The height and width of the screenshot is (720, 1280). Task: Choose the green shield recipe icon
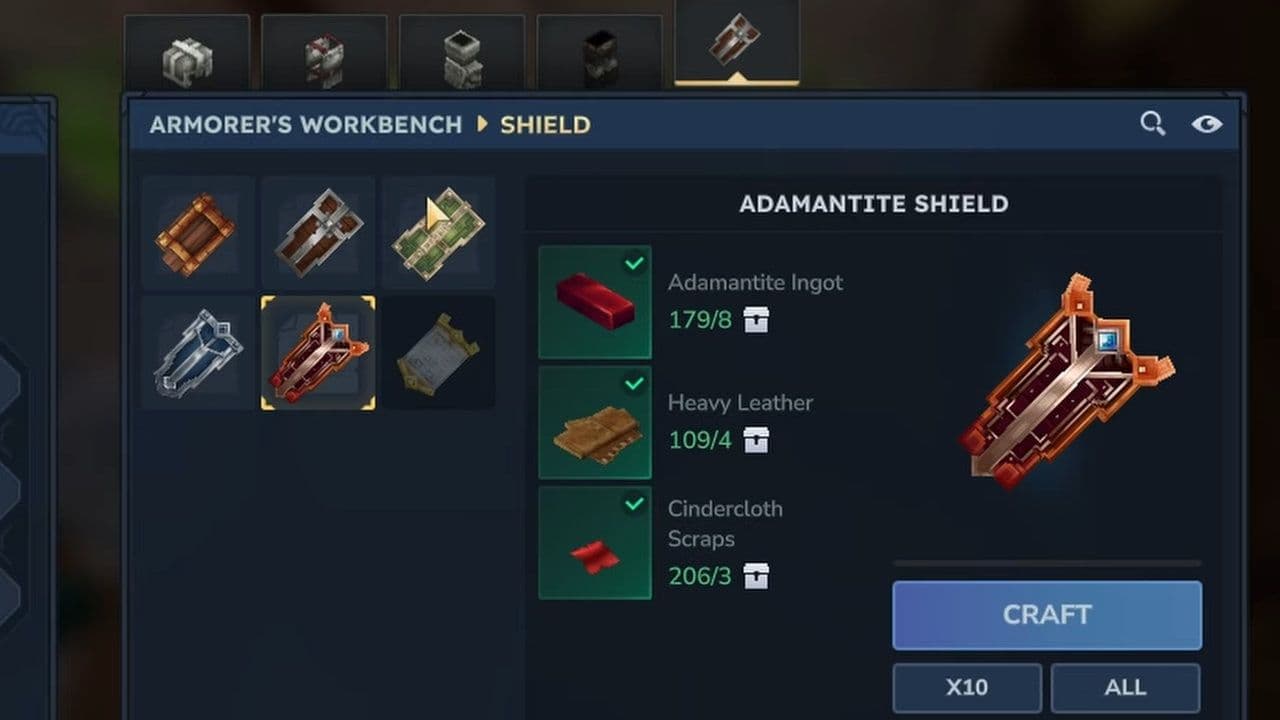coord(438,232)
